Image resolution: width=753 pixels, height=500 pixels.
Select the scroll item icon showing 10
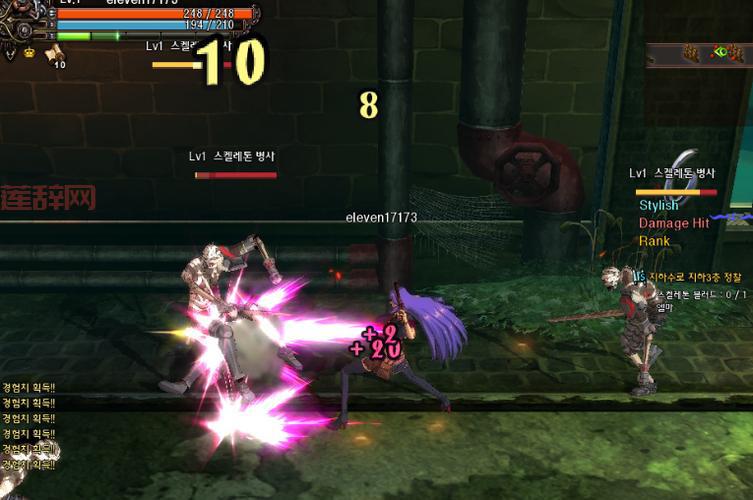[x=56, y=53]
